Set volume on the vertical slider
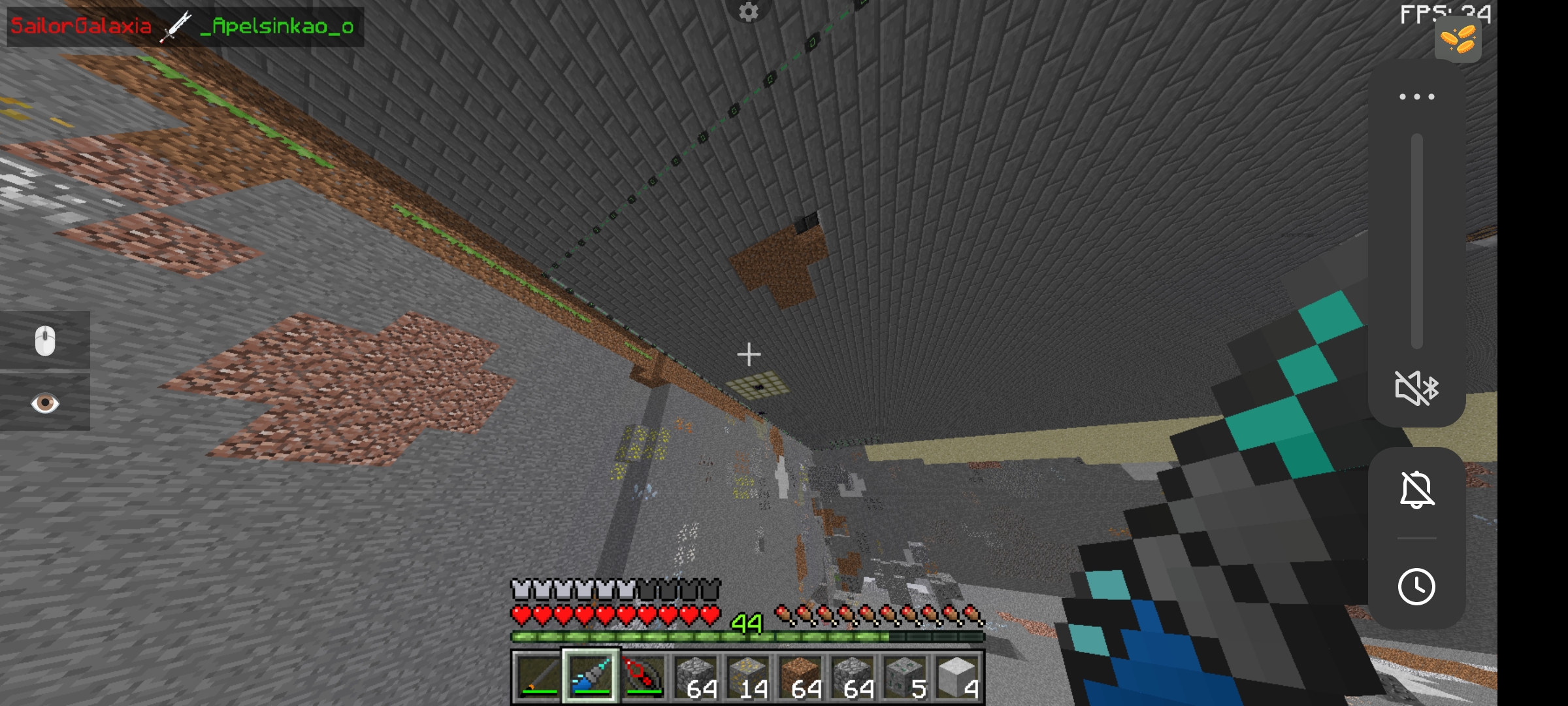Screen dimensions: 1568x706 1416,242
